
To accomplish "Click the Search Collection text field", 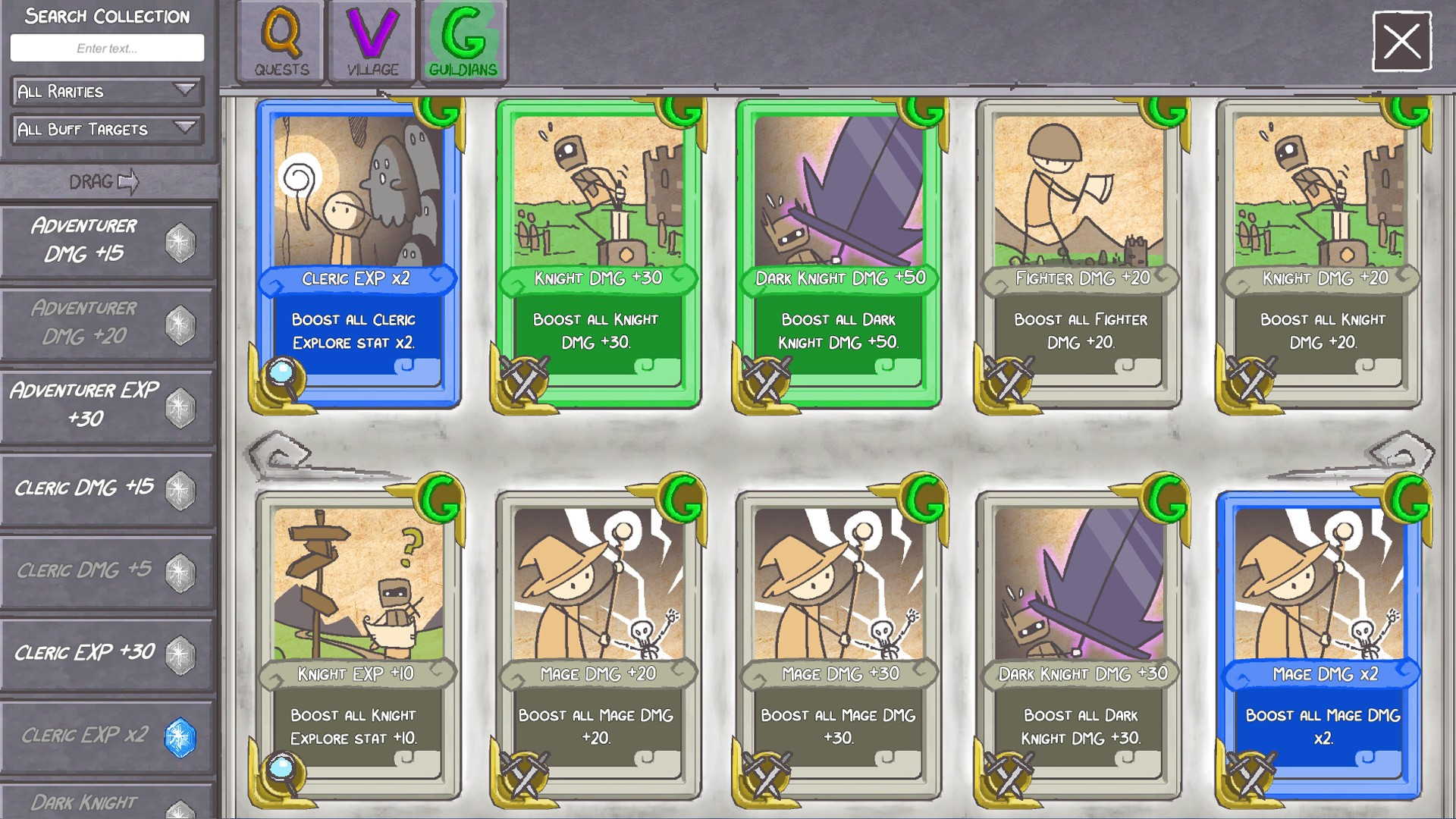I will pyautogui.click(x=107, y=48).
